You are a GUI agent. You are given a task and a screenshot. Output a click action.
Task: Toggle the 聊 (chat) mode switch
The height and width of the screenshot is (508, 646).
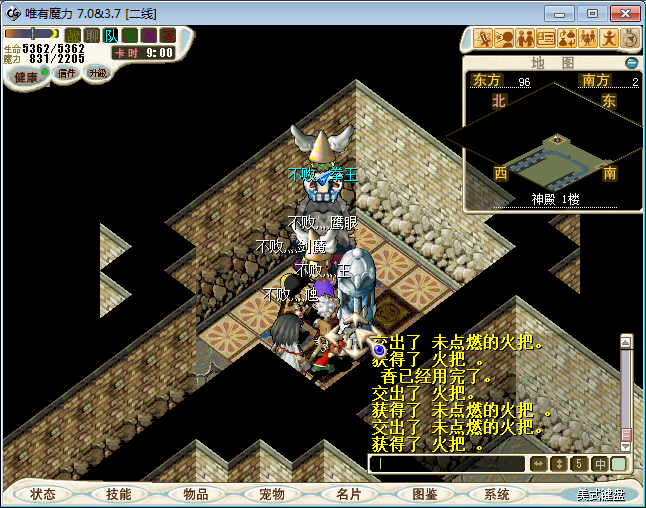pyautogui.click(x=92, y=36)
